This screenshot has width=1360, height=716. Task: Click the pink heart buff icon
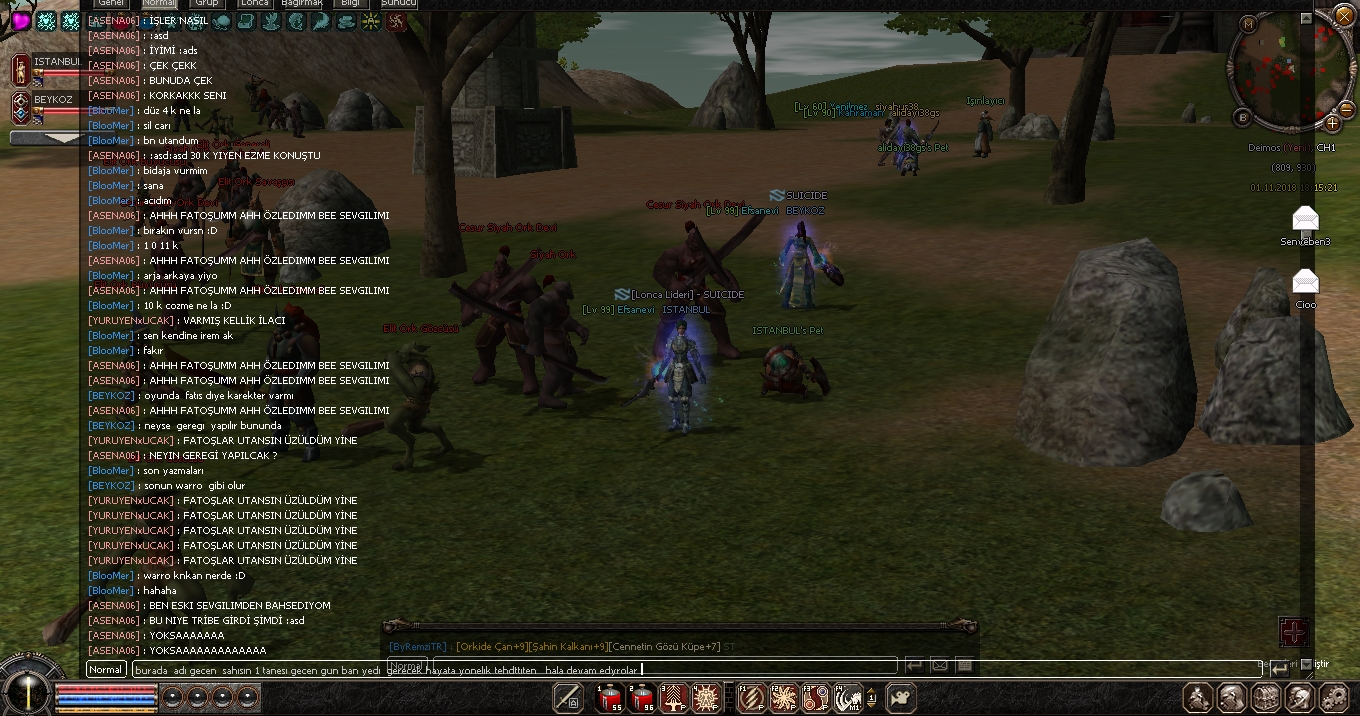point(20,21)
